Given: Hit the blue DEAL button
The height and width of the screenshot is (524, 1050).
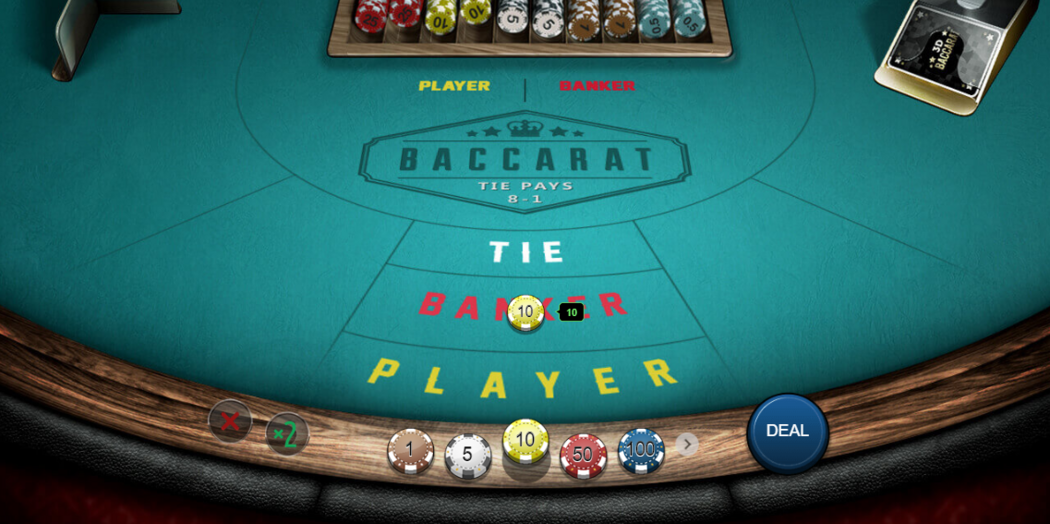Looking at the screenshot, I should 787,431.
